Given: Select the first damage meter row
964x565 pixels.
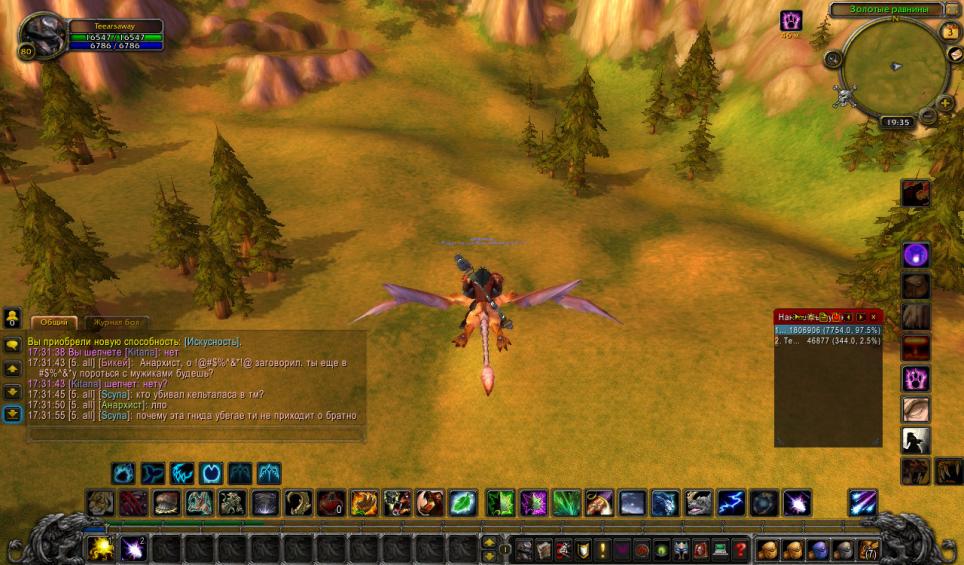Looking at the screenshot, I should [827, 329].
